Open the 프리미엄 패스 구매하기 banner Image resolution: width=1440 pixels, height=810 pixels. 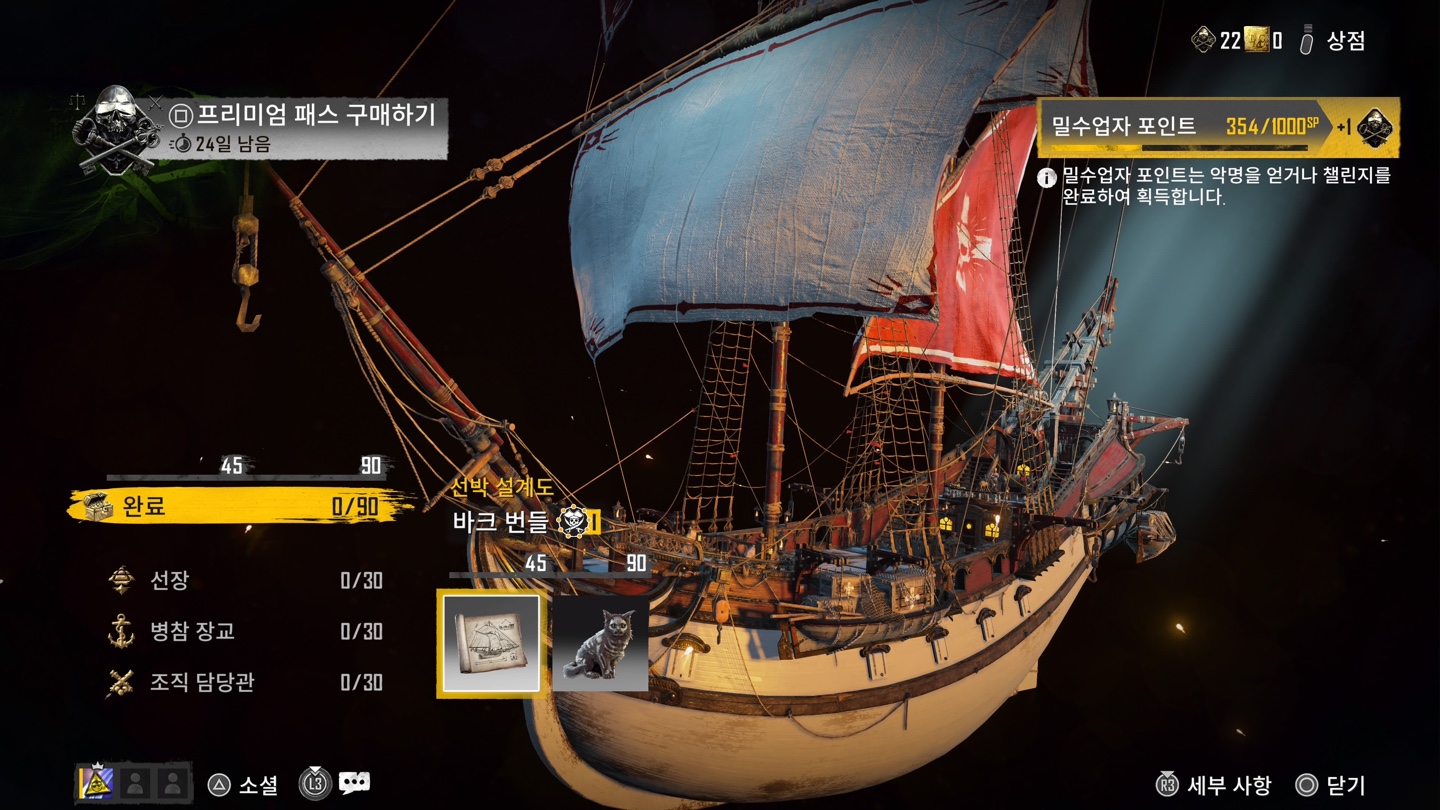(x=305, y=128)
